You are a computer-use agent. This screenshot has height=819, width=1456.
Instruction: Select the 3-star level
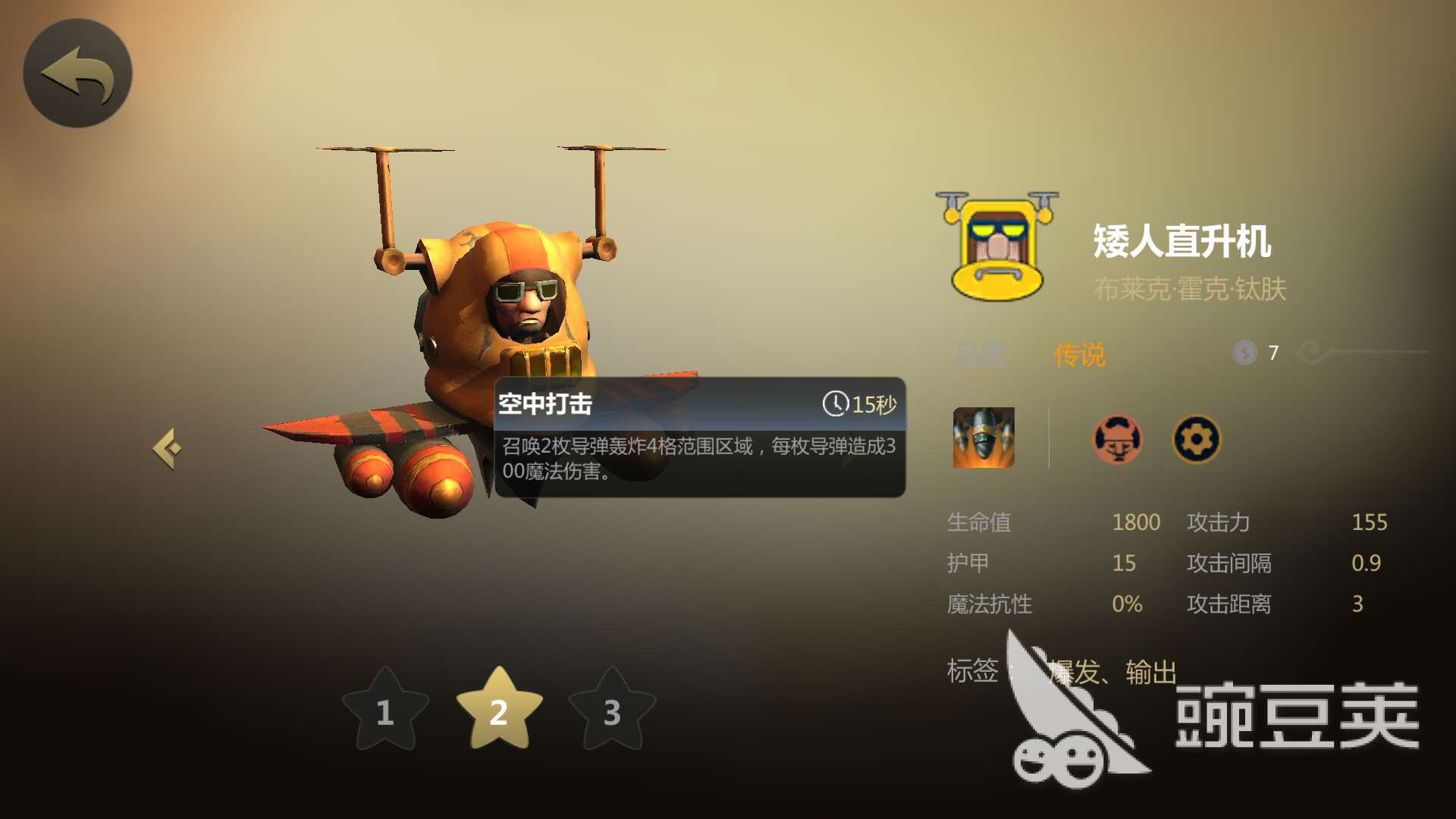612,711
